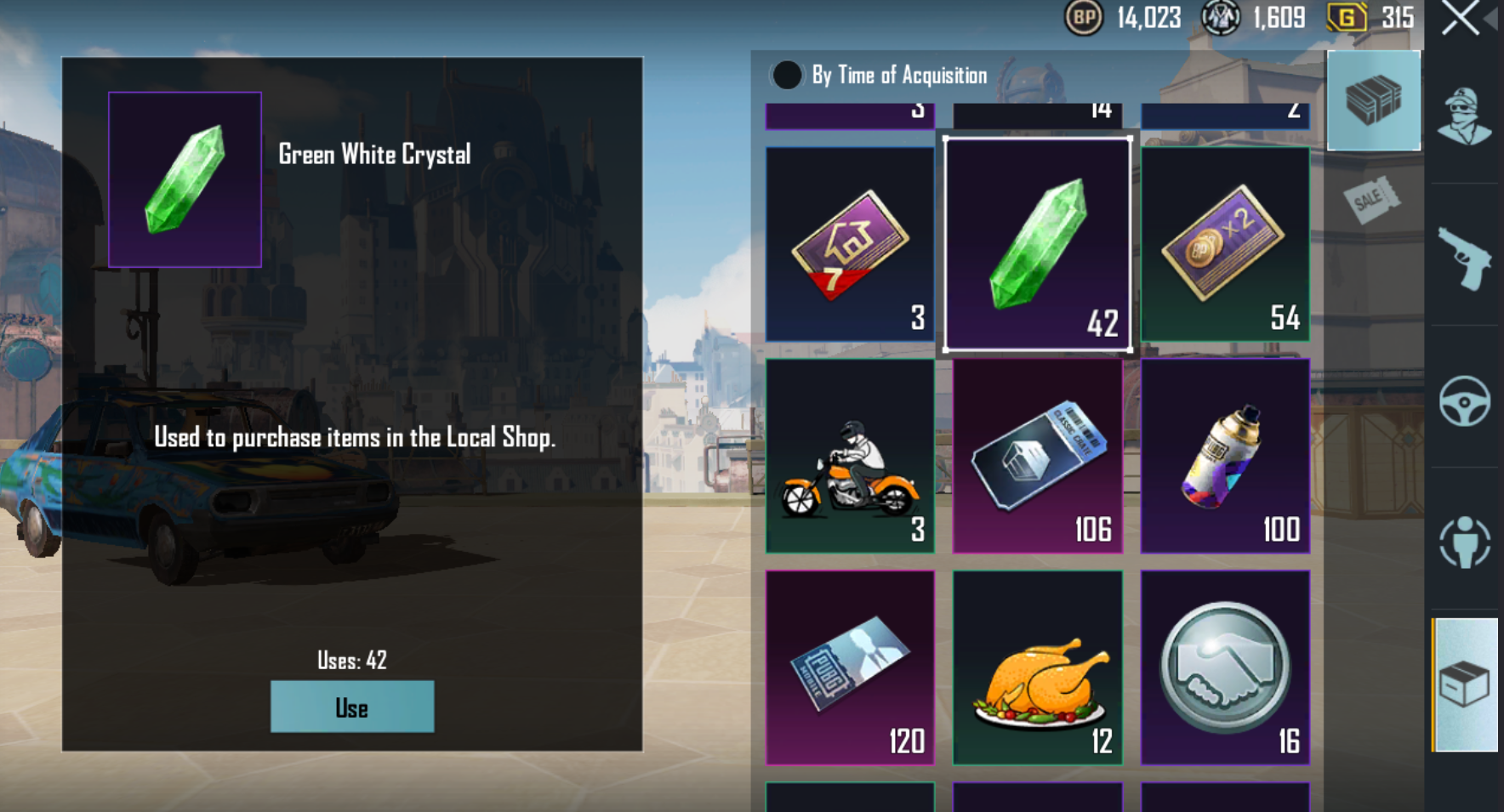Select the orange motorcycle item slot
1504x812 pixels.
pyautogui.click(x=850, y=456)
